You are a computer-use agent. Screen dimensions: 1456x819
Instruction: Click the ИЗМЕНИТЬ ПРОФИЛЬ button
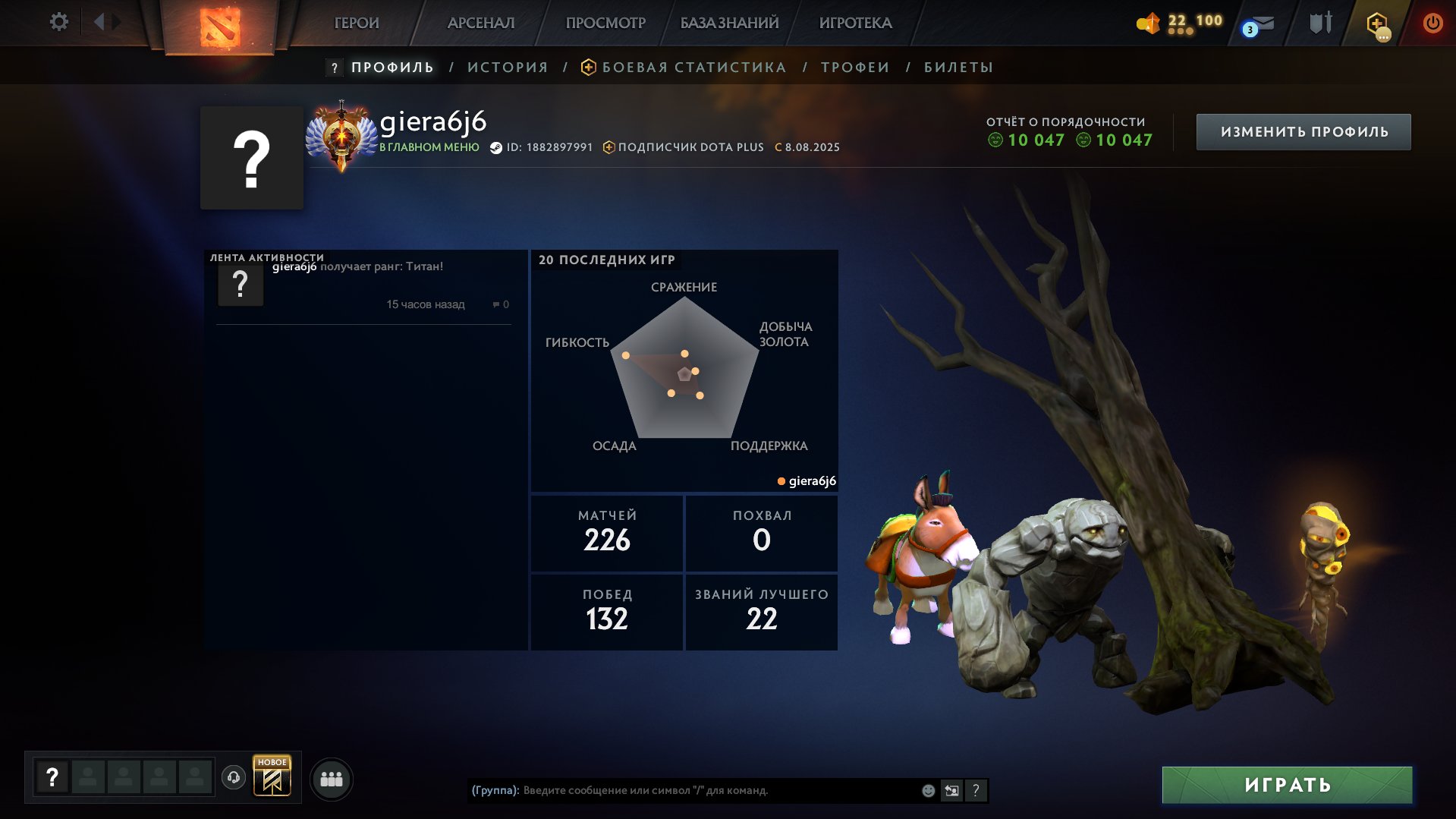[x=1302, y=131]
